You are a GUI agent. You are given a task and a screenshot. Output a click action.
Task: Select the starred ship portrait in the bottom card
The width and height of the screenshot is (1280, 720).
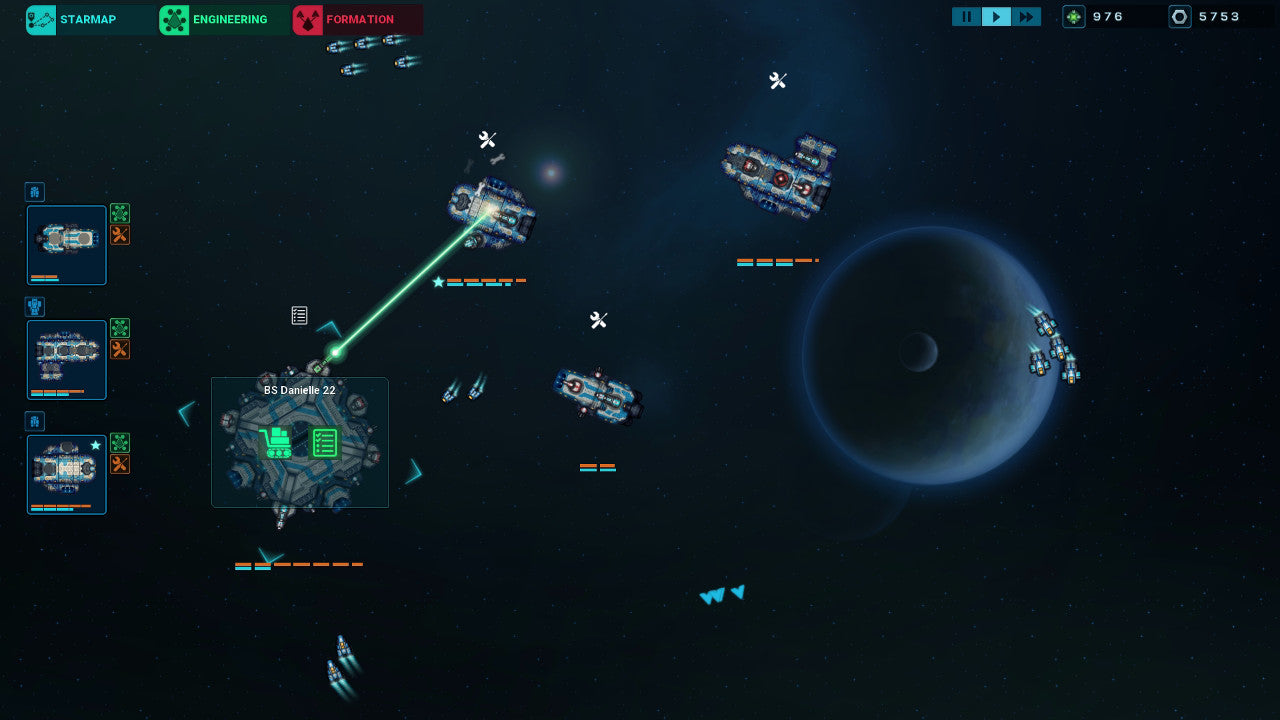tap(66, 474)
